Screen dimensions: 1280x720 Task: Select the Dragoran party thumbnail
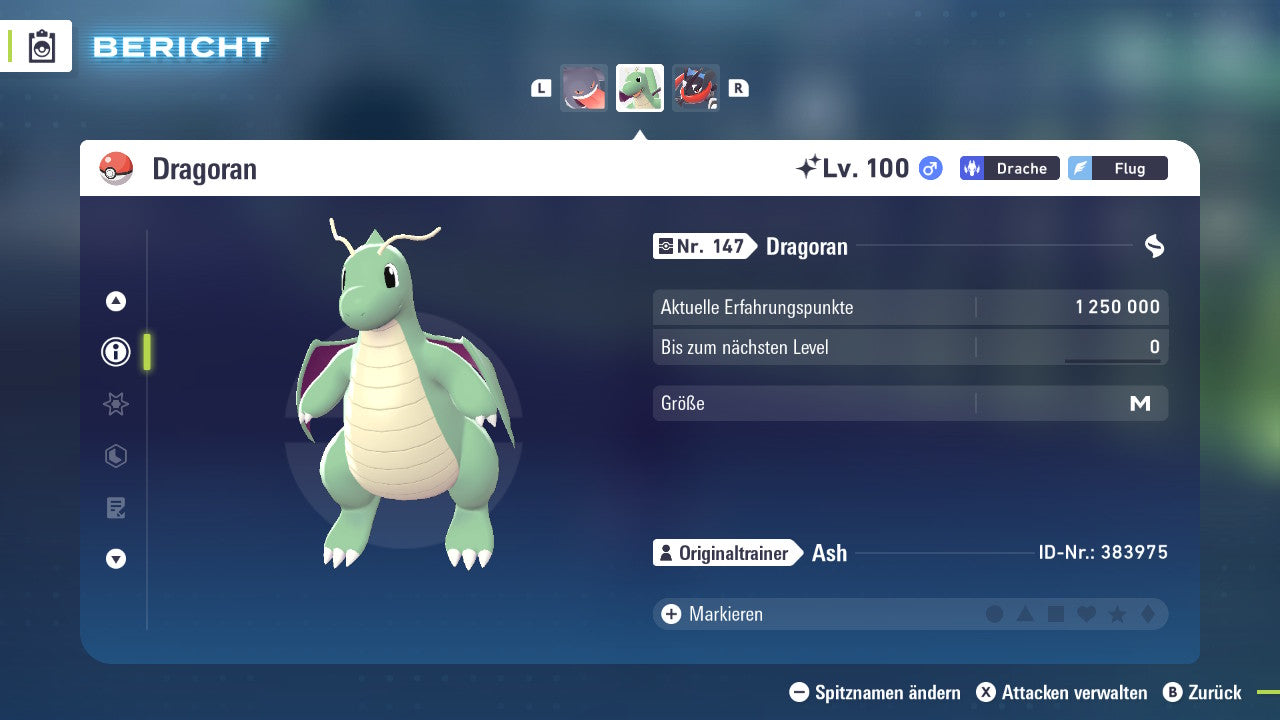(x=640, y=88)
